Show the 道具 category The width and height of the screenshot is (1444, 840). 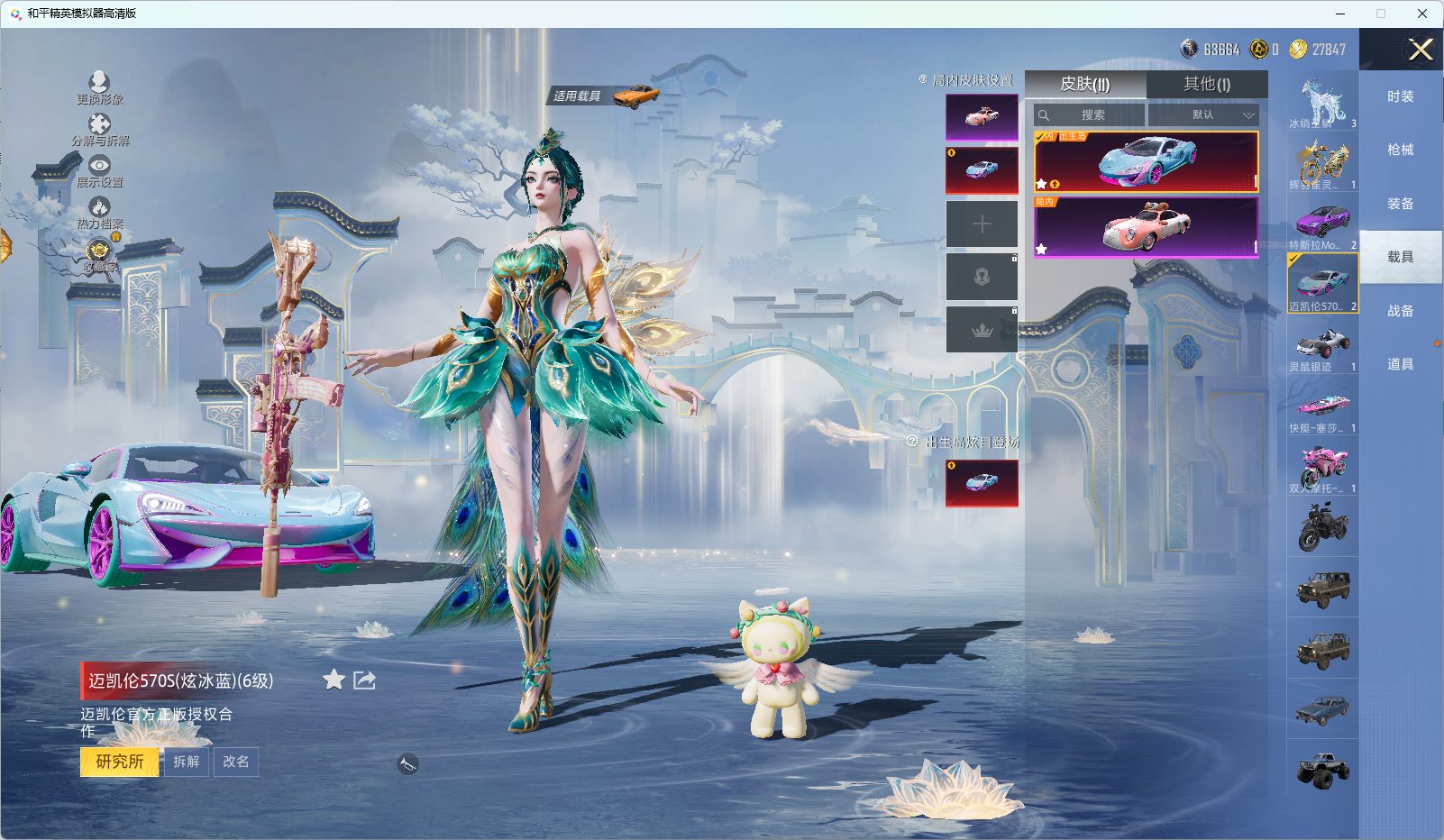(x=1400, y=364)
